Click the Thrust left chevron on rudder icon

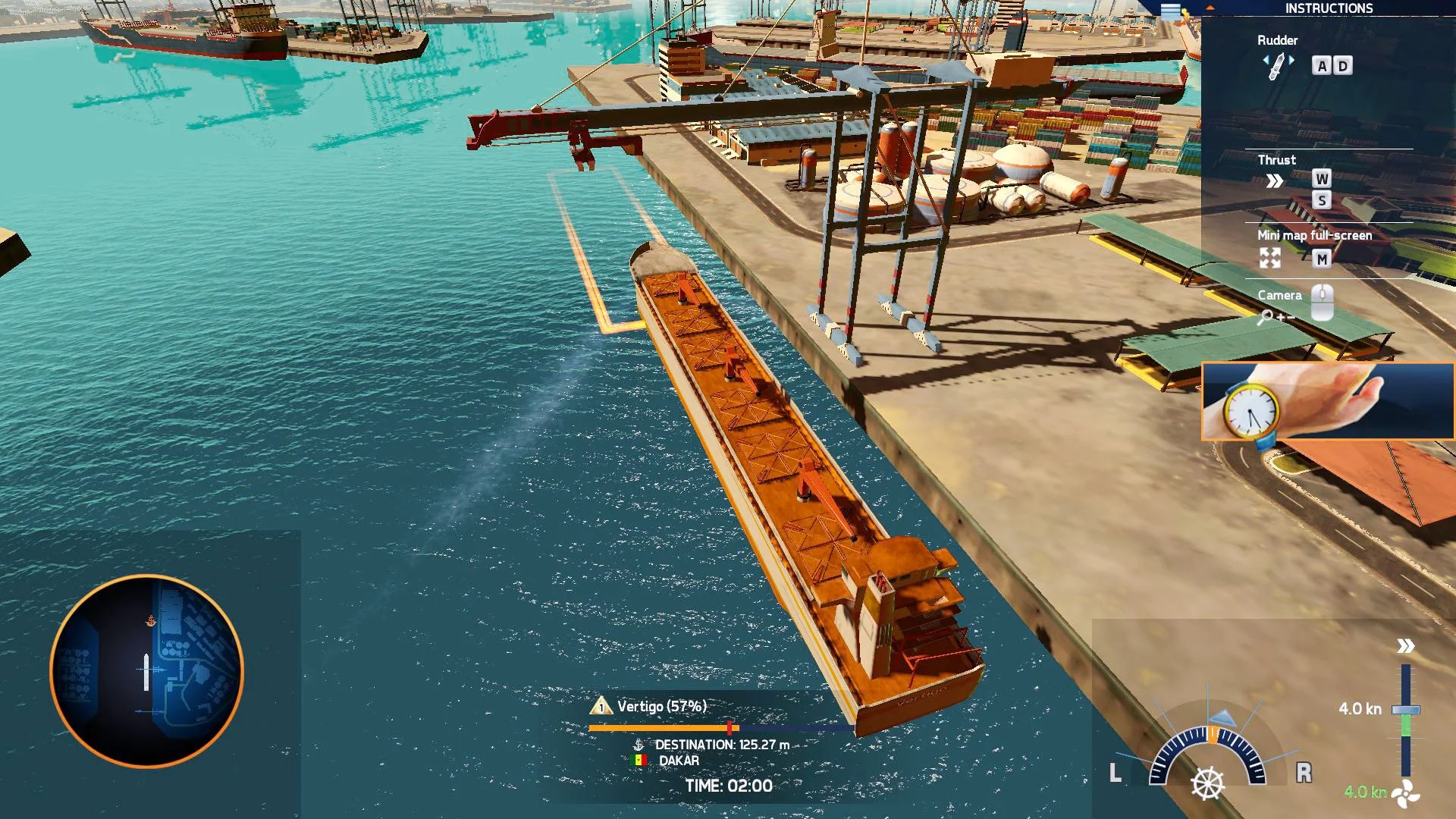coord(1267,60)
